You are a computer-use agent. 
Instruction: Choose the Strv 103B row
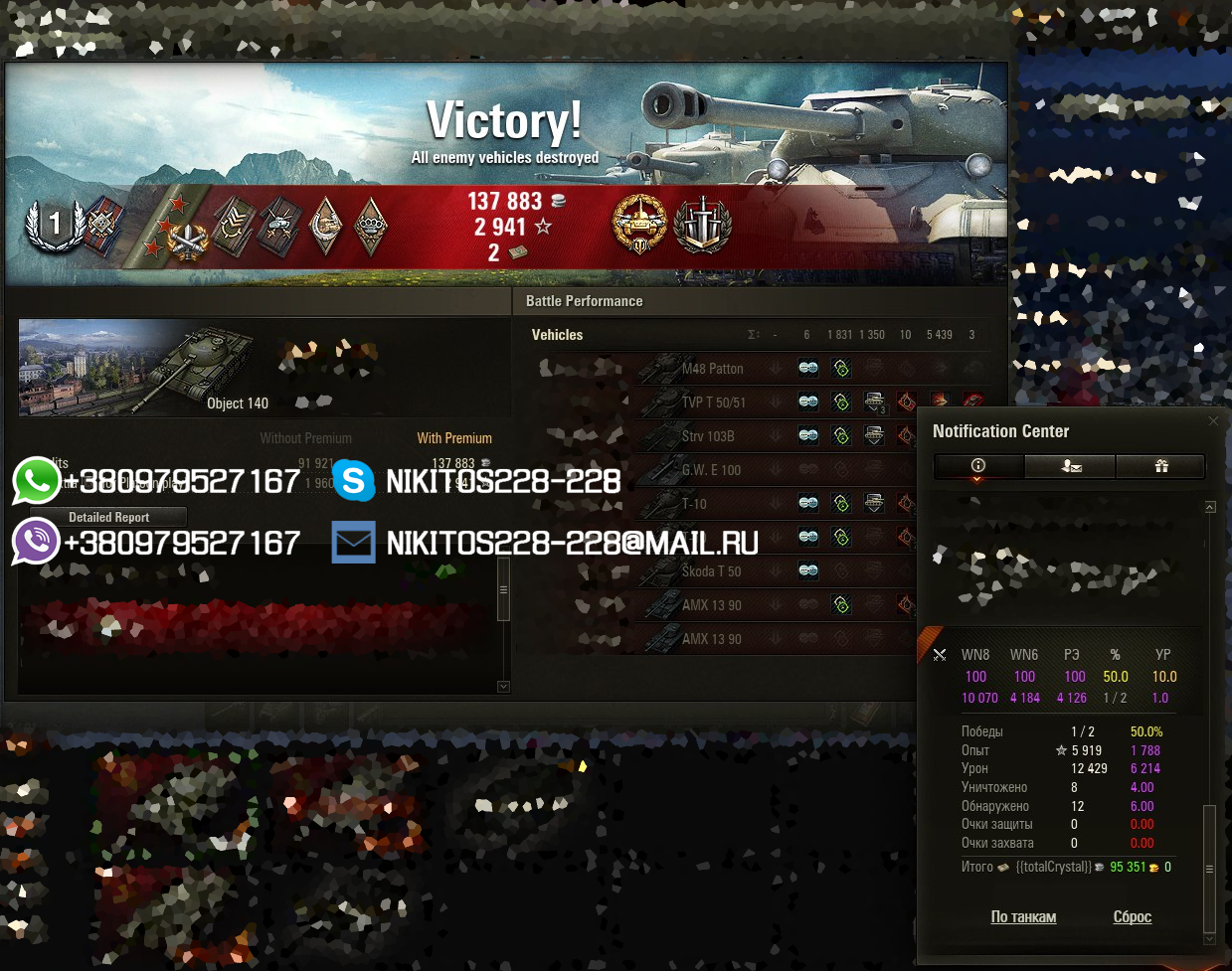[x=708, y=436]
